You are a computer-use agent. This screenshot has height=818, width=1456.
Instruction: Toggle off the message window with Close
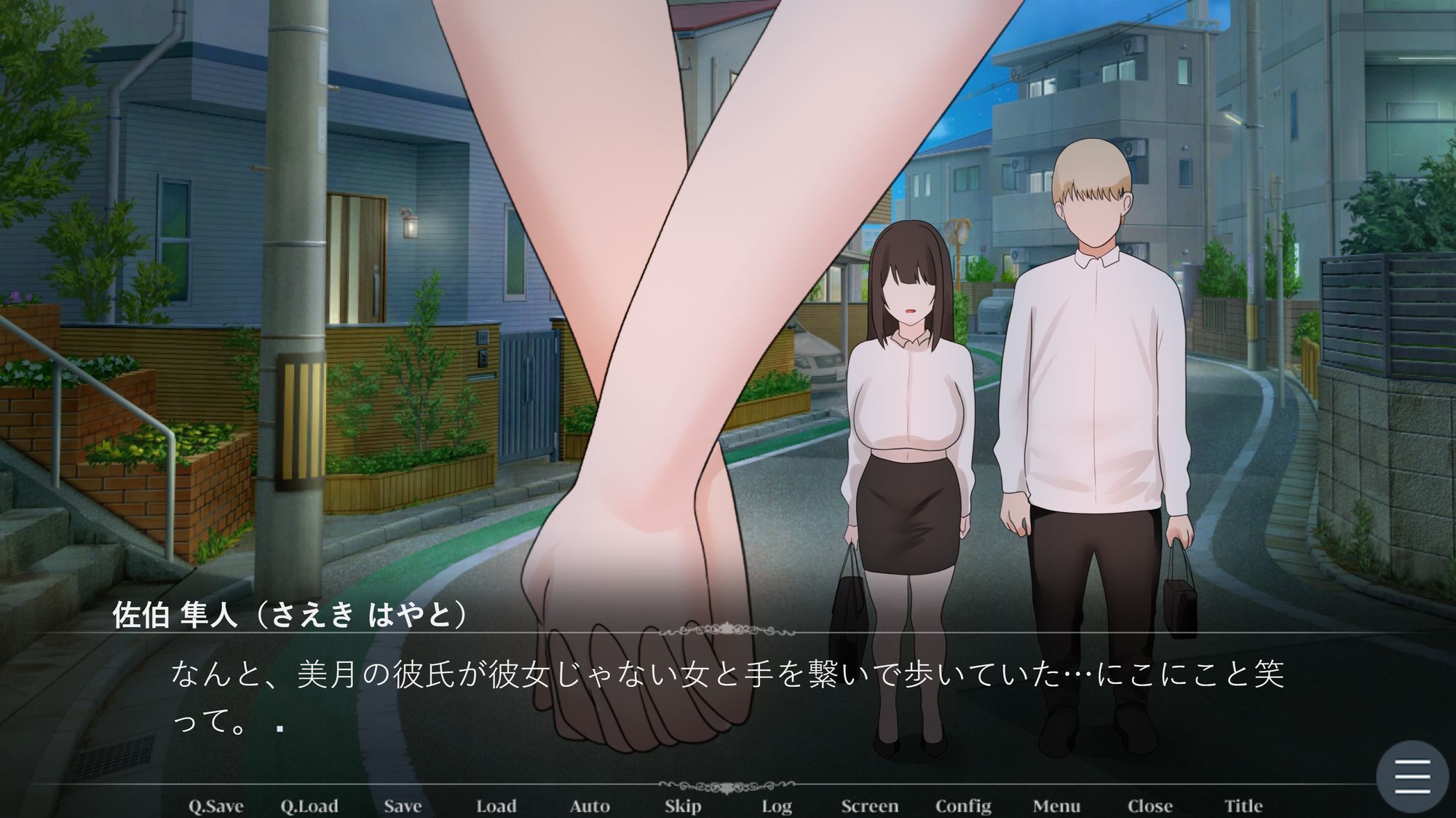(x=1152, y=806)
